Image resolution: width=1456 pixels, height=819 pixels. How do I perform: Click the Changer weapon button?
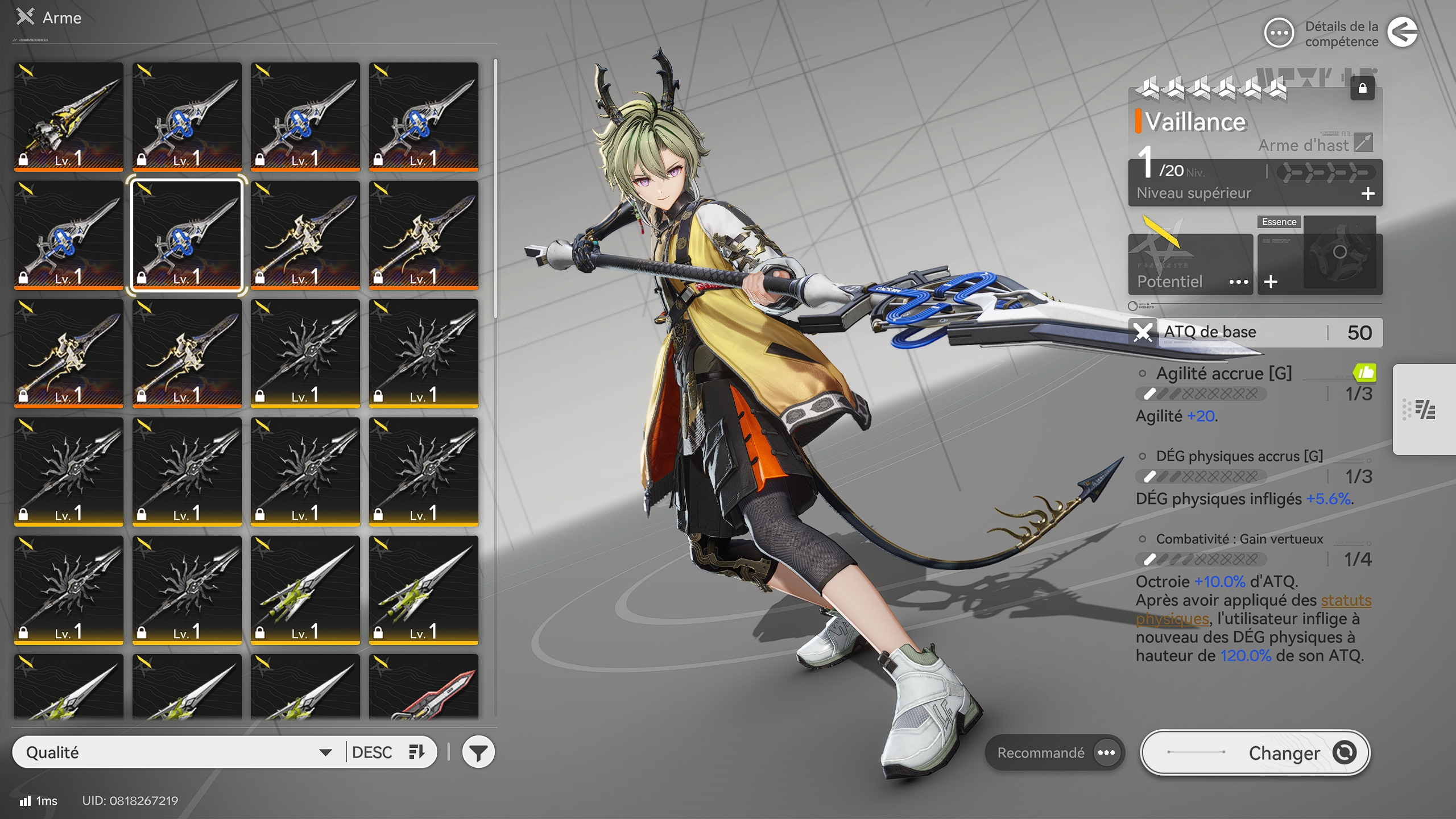[x=1255, y=752]
